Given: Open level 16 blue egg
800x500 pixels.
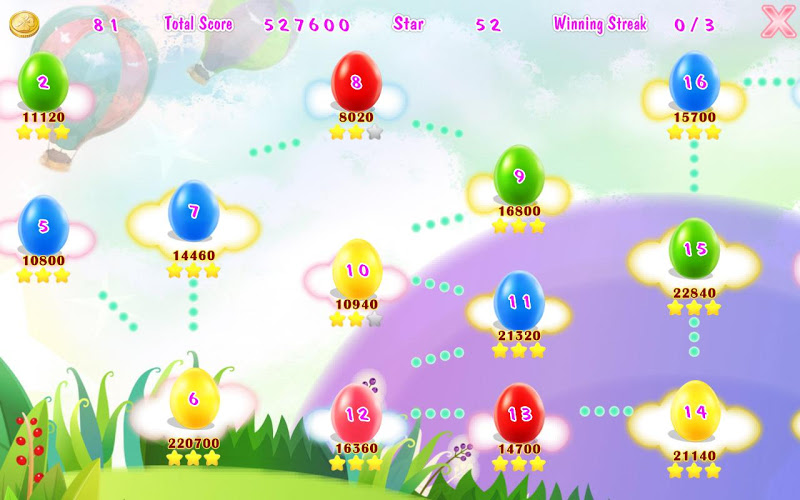Looking at the screenshot, I should tap(694, 82).
